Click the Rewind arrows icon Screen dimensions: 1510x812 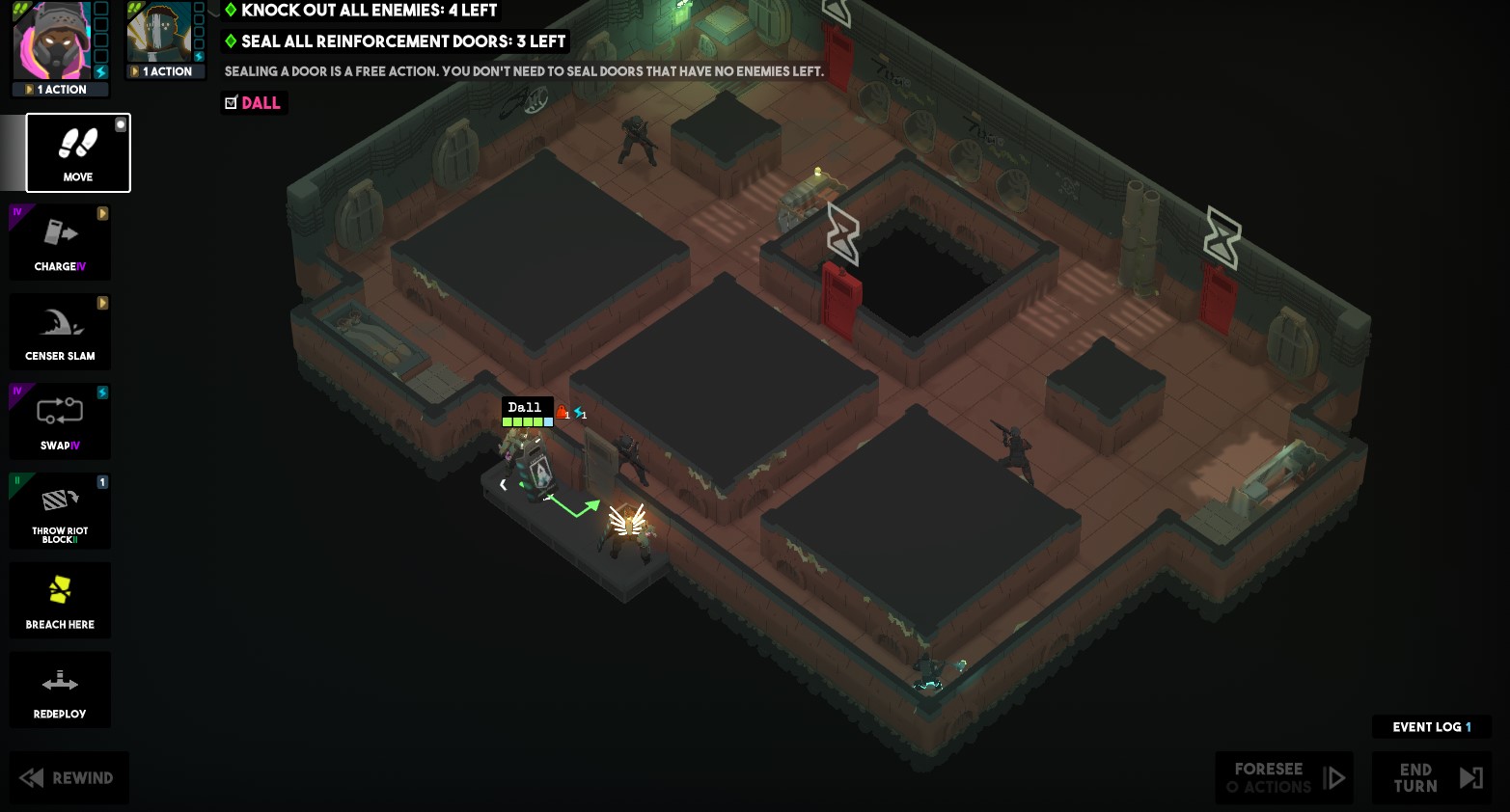coord(31,777)
